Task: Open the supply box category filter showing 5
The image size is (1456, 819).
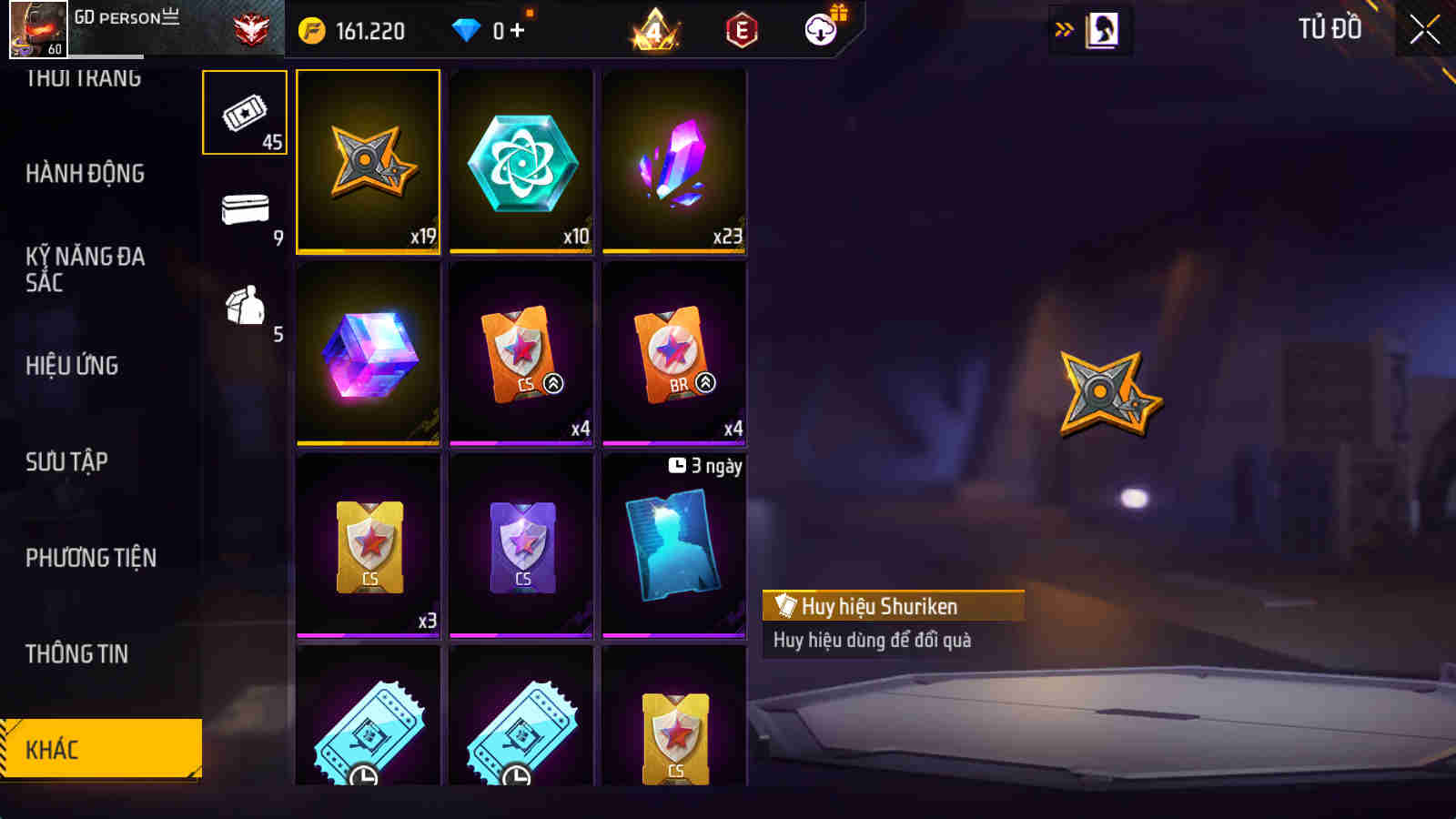Action: (244, 308)
